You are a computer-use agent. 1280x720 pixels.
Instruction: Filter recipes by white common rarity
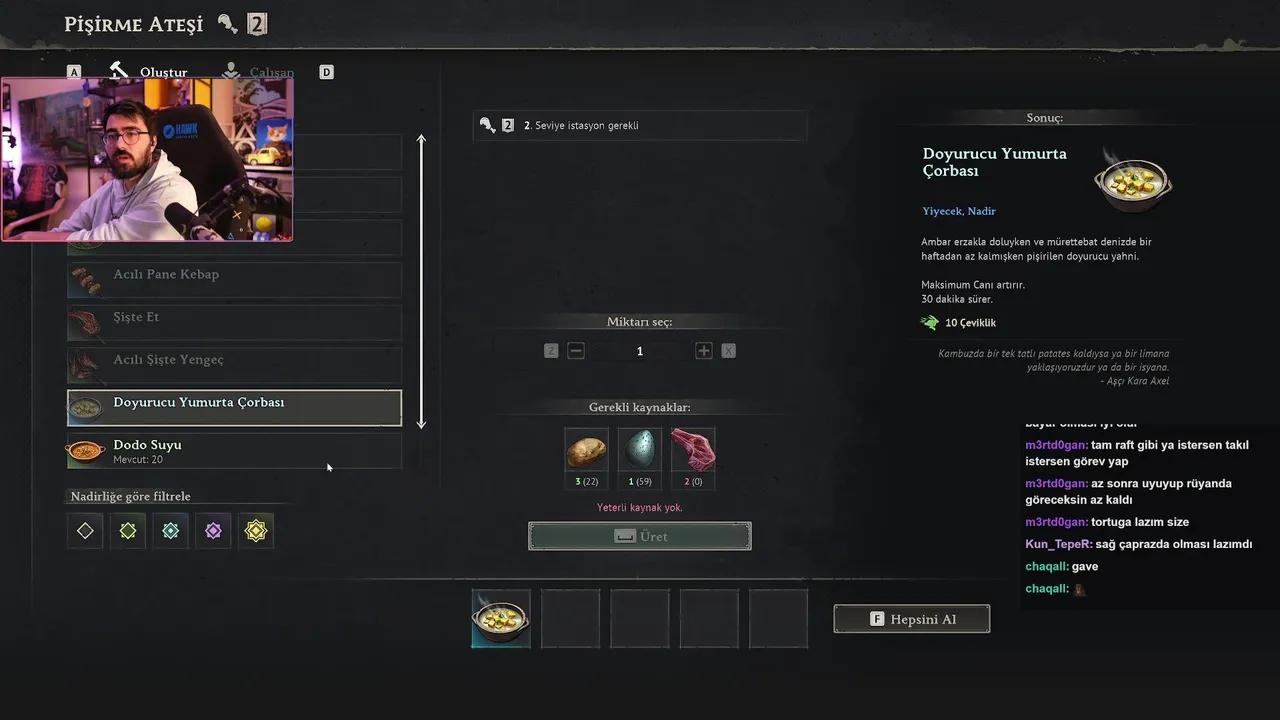point(85,531)
